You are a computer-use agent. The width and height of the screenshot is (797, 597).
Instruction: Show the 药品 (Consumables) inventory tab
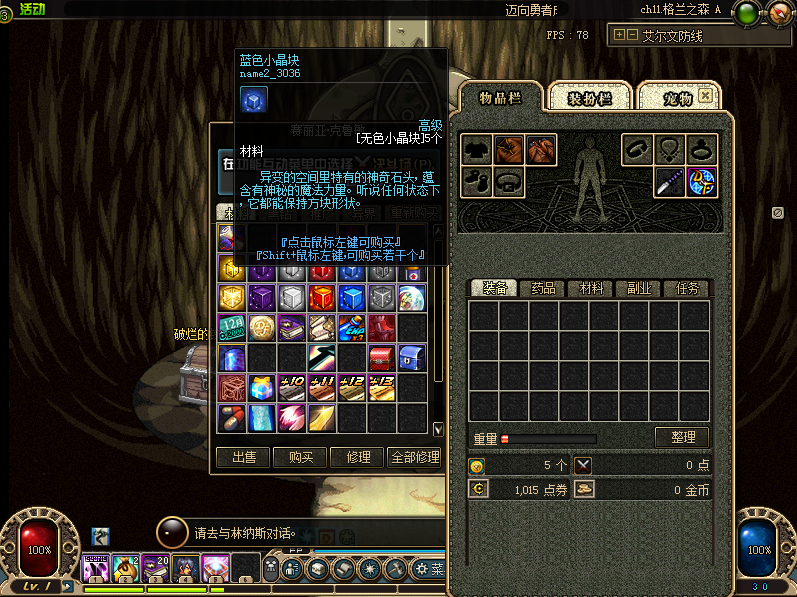(543, 288)
